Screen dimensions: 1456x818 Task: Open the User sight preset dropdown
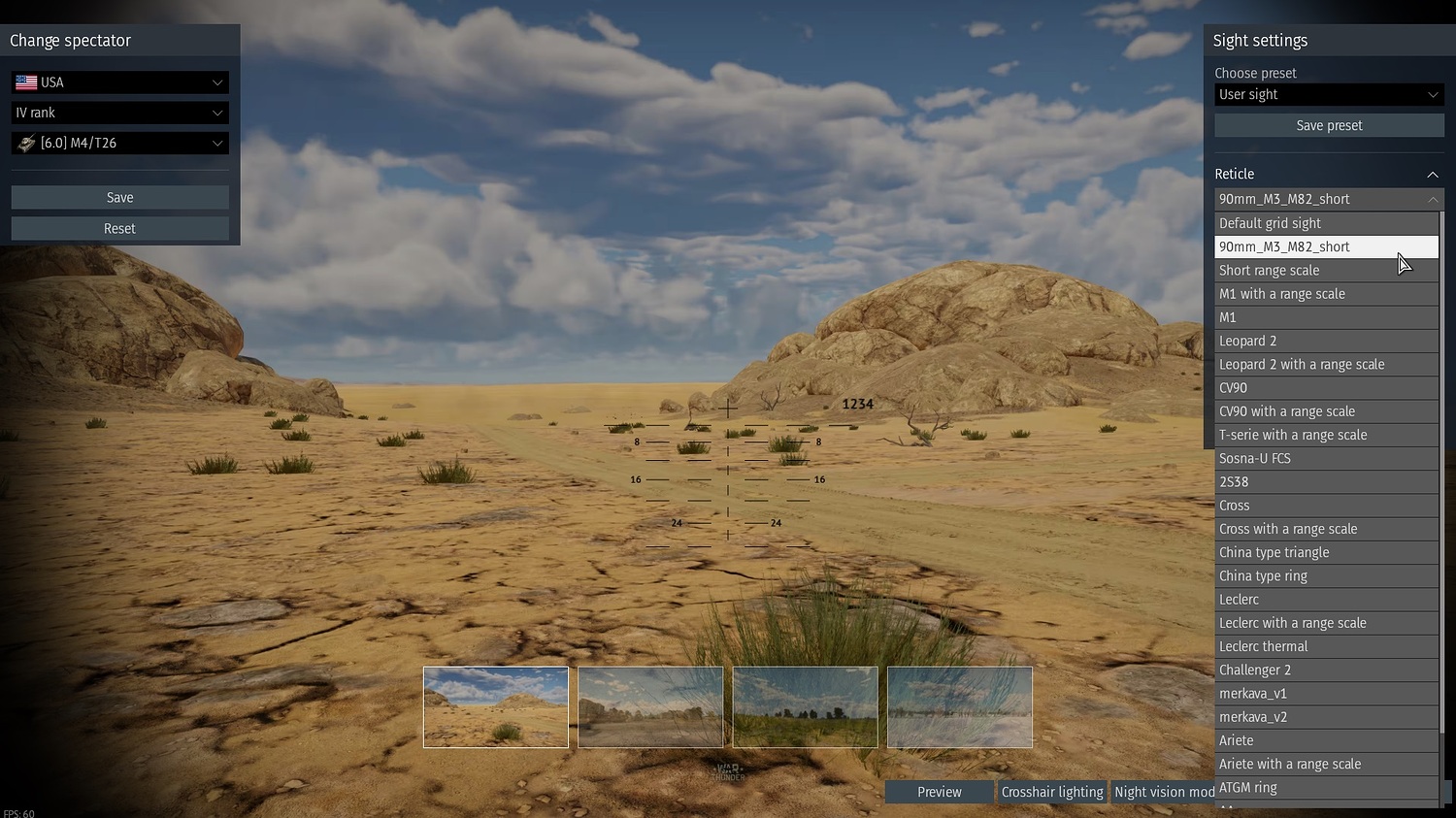point(1327,94)
